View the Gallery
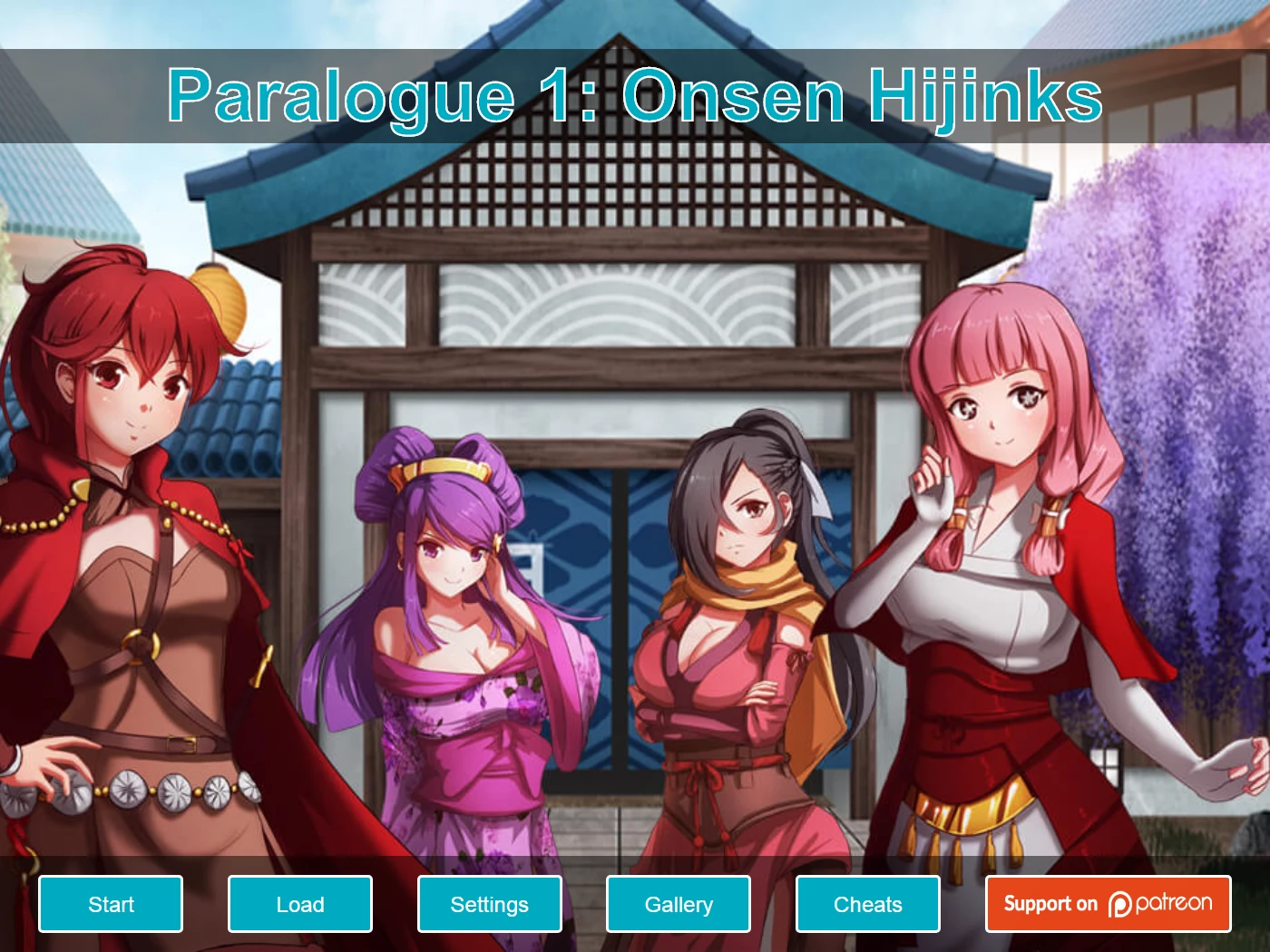 coord(679,904)
